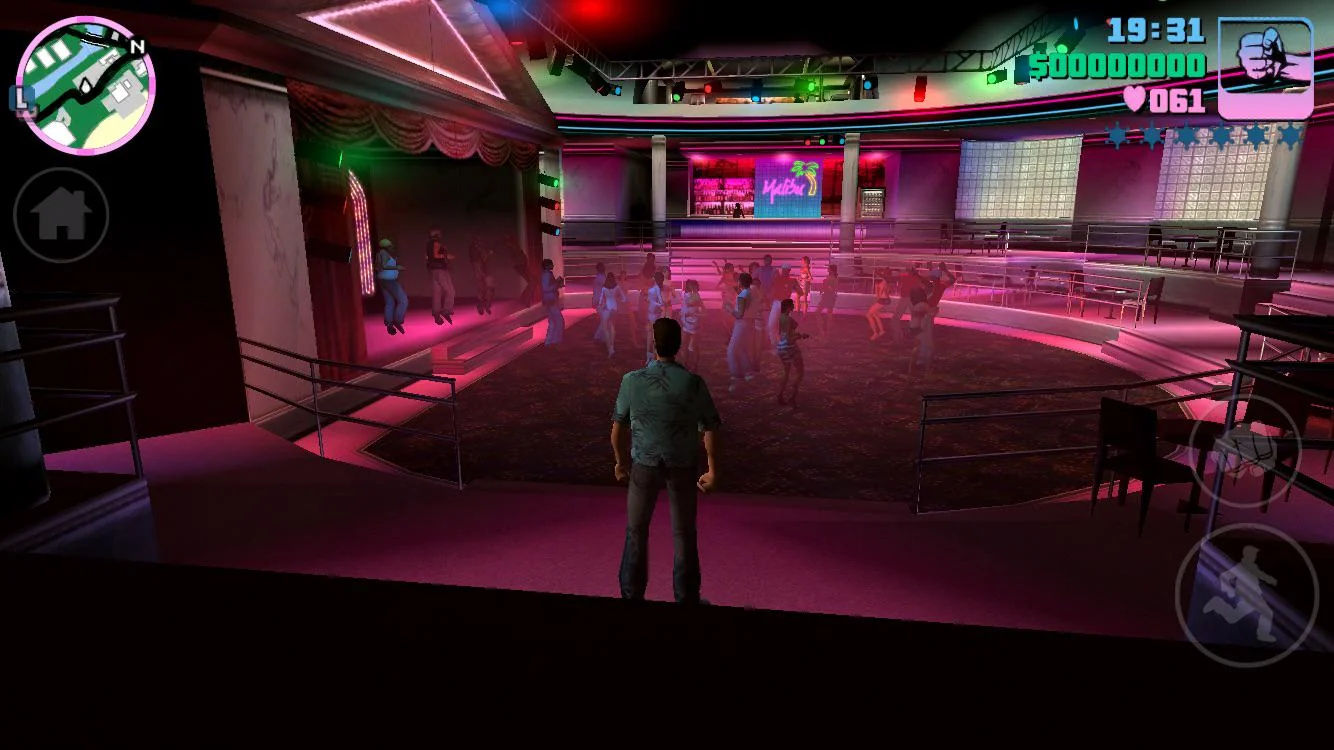This screenshot has height=750, width=1334.
Task: Tap the N compass marker on the minimap
Action: pyautogui.click(x=139, y=46)
